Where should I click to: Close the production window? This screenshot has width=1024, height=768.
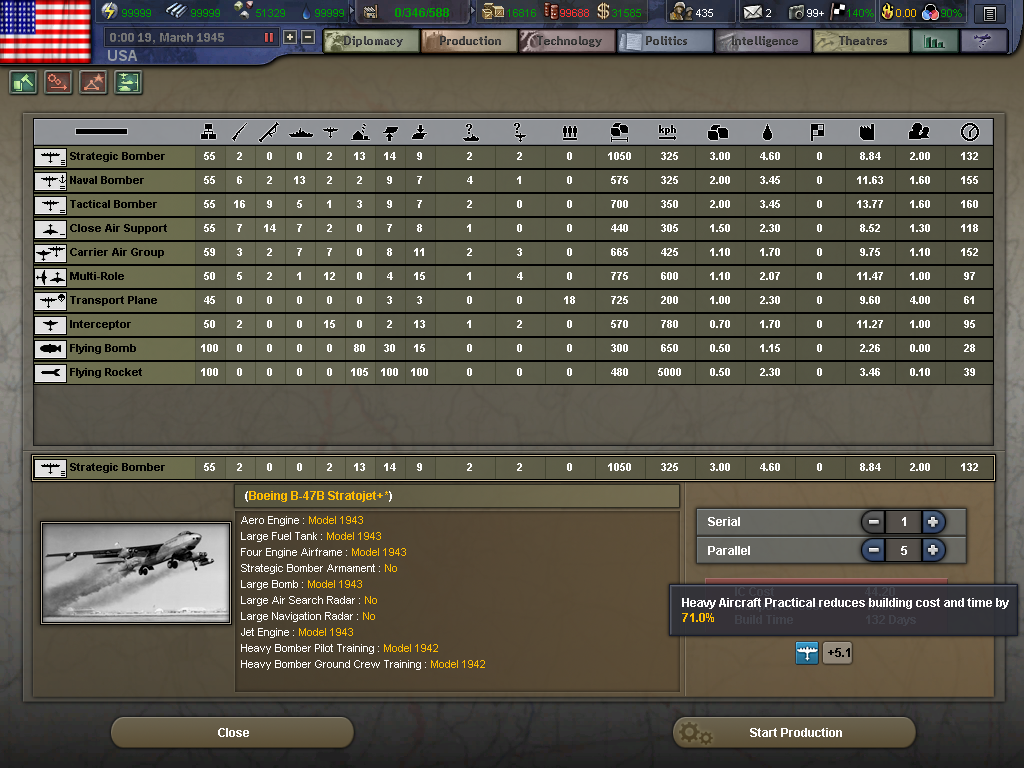tap(232, 733)
